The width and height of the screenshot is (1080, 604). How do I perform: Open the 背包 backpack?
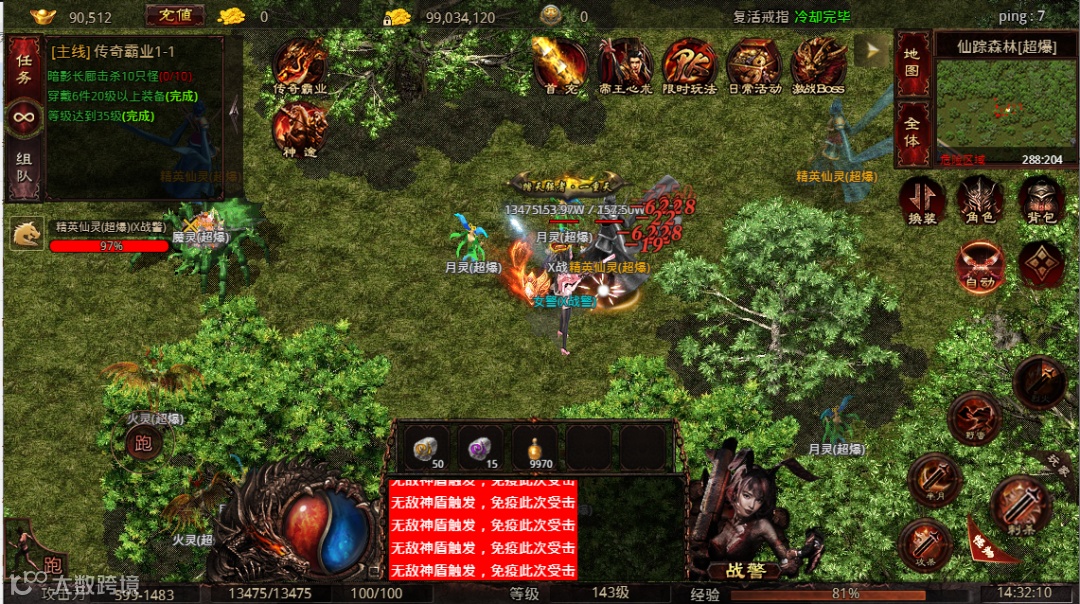(x=1041, y=198)
